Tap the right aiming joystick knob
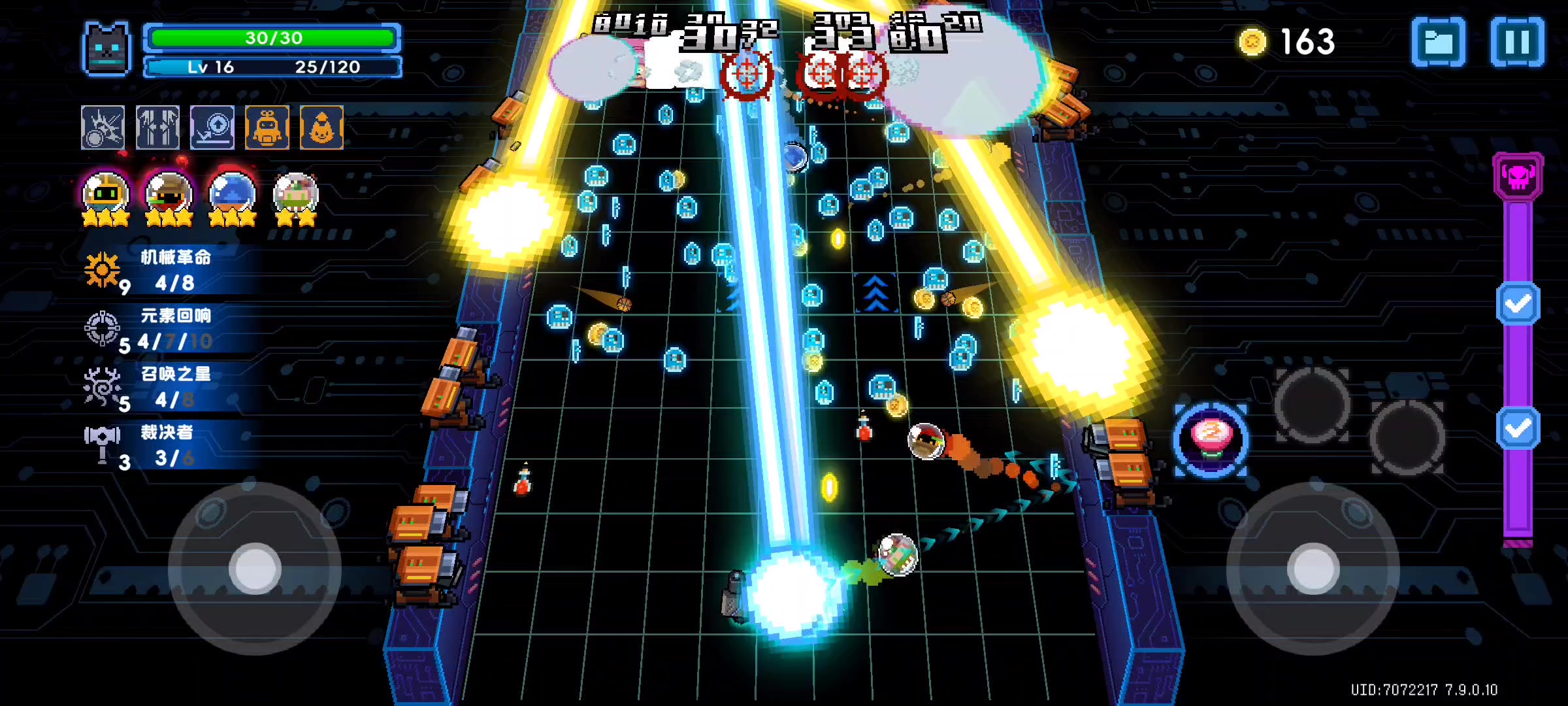Screen dimensions: 1568x706 tap(1313, 569)
